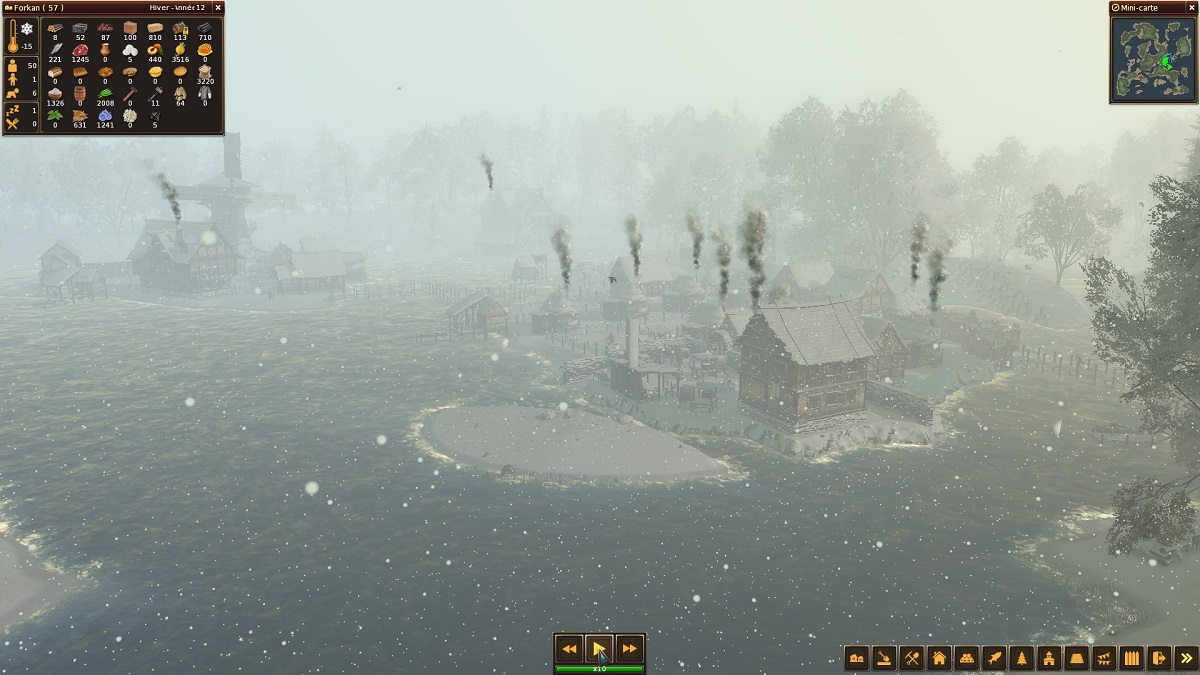Open the single house building category
Screen dimensions: 1200x675
(x=939, y=658)
